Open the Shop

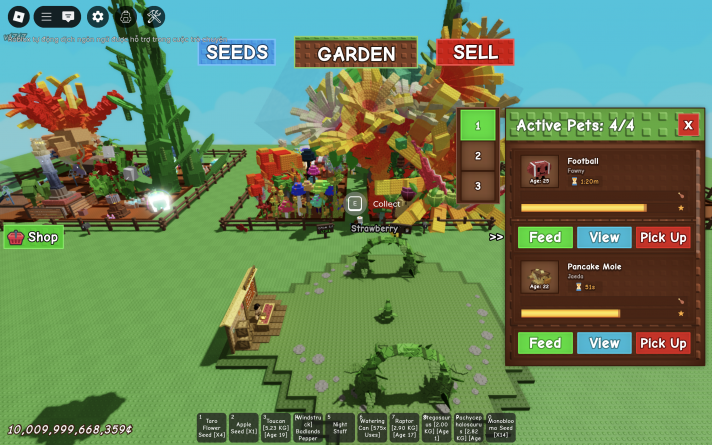[x=34, y=237]
